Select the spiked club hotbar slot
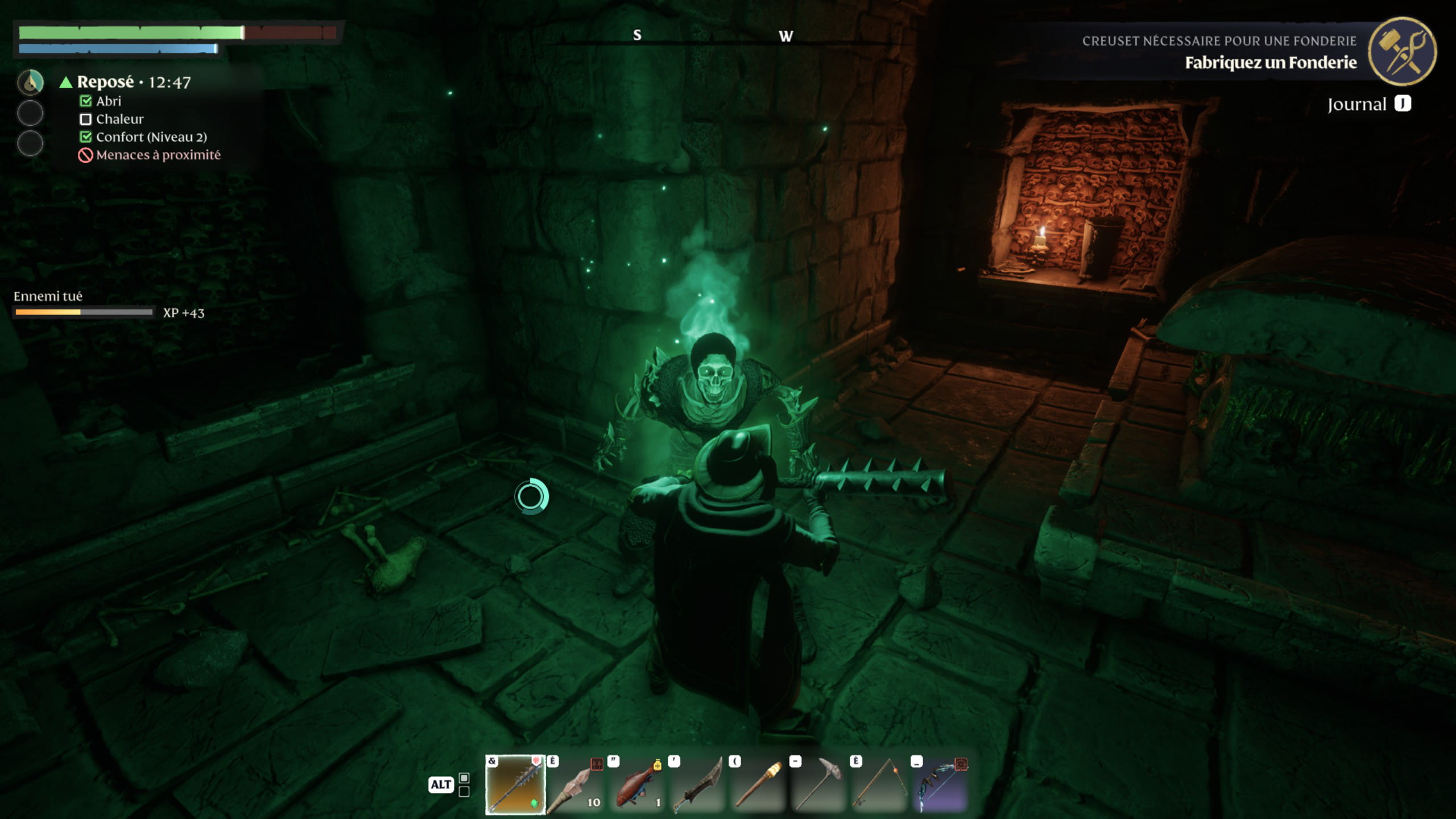Screen dimensions: 1456x819 coord(515,785)
